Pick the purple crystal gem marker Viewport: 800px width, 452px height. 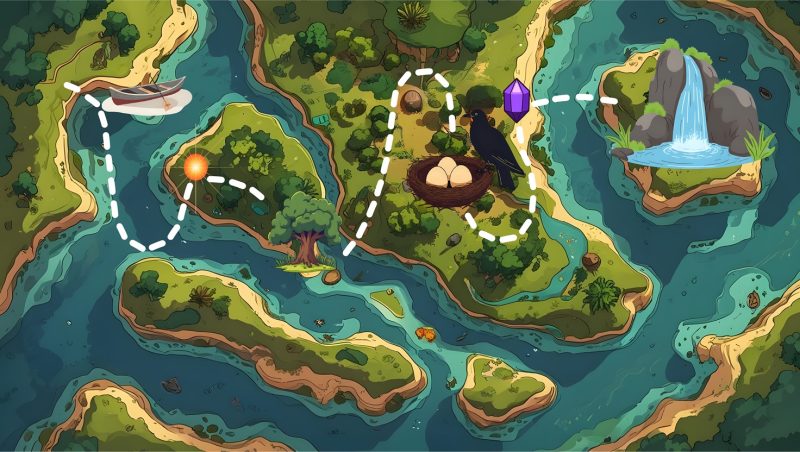point(516,101)
